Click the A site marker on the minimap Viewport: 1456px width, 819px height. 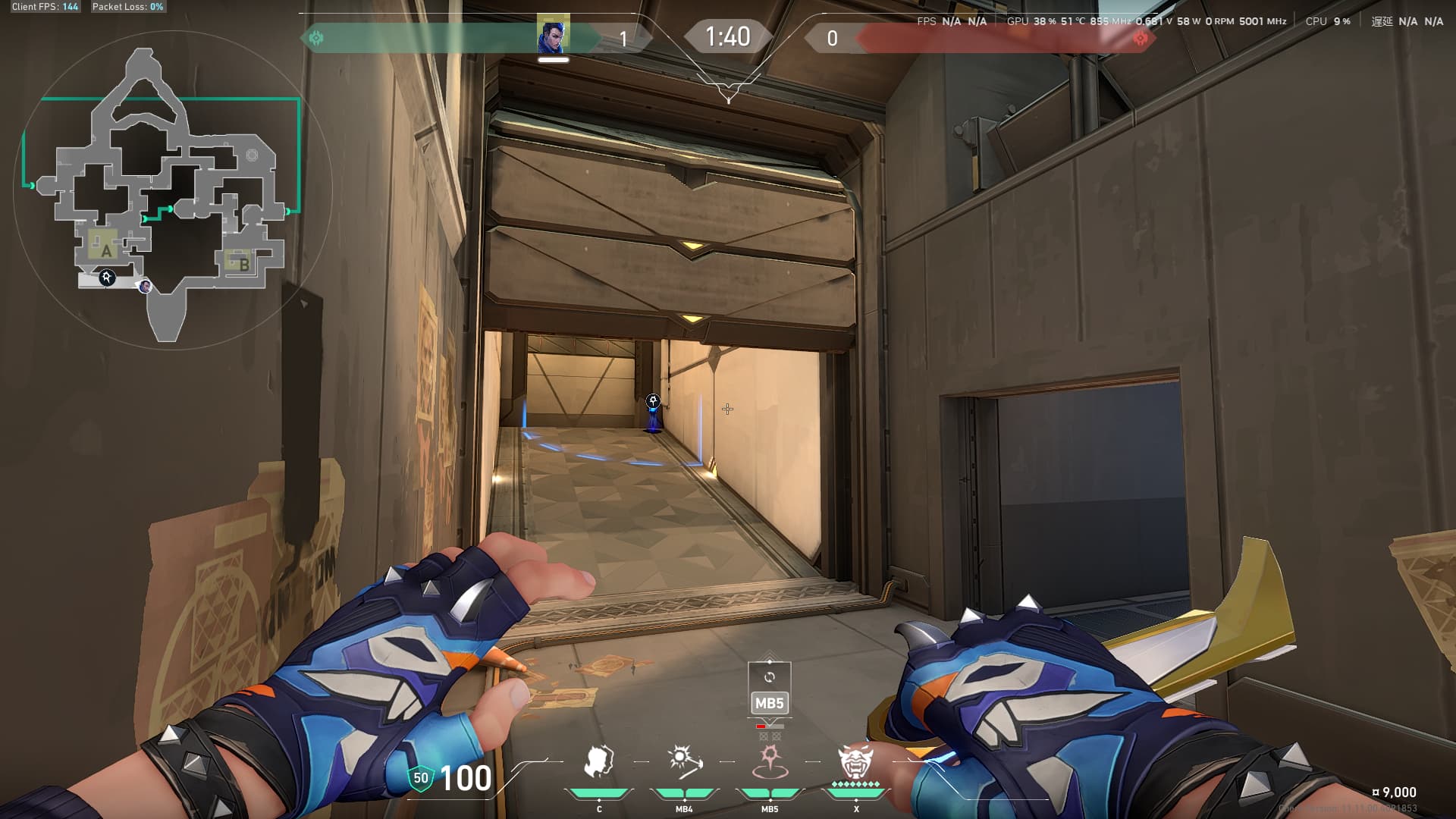click(105, 249)
